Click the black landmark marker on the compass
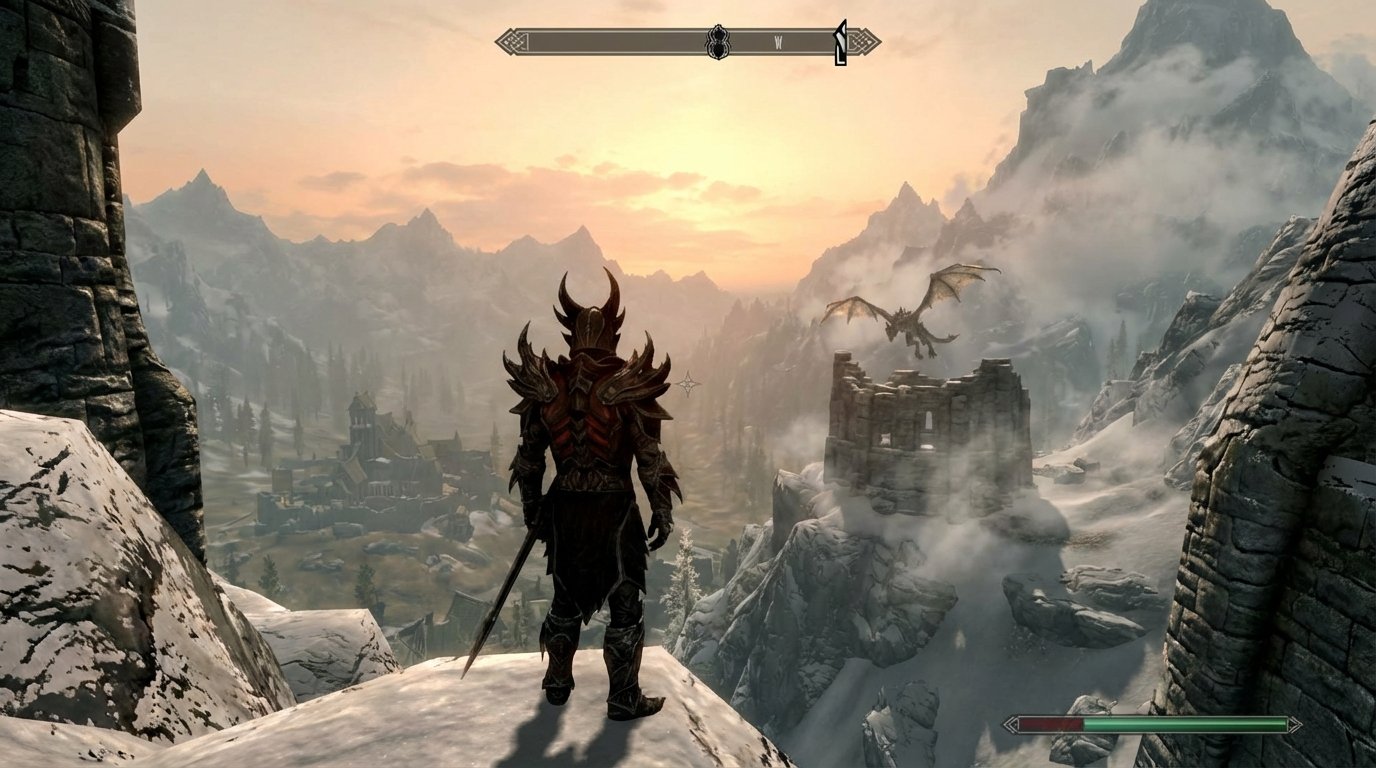Image resolution: width=1376 pixels, height=768 pixels. coord(716,42)
